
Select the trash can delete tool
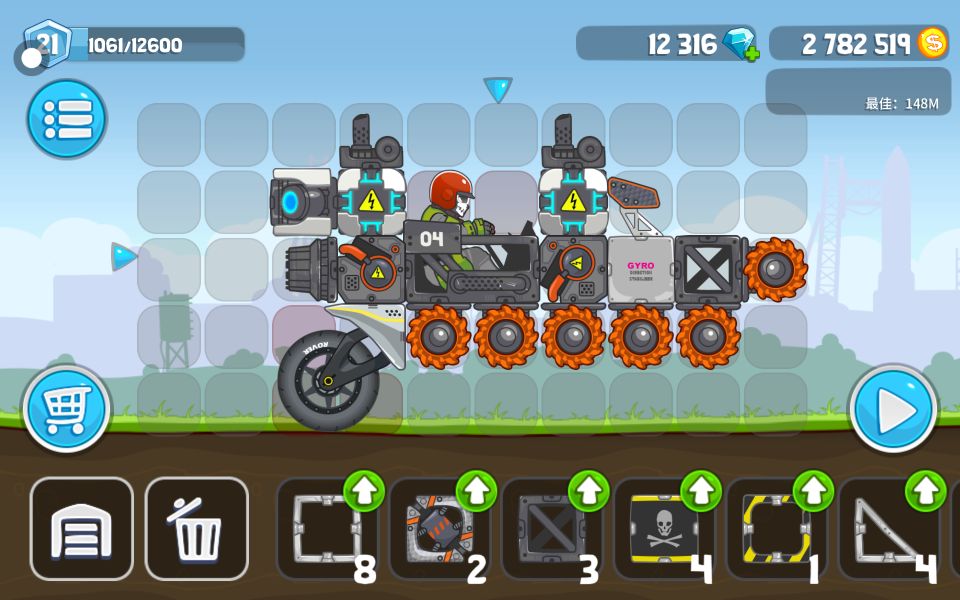click(x=197, y=529)
